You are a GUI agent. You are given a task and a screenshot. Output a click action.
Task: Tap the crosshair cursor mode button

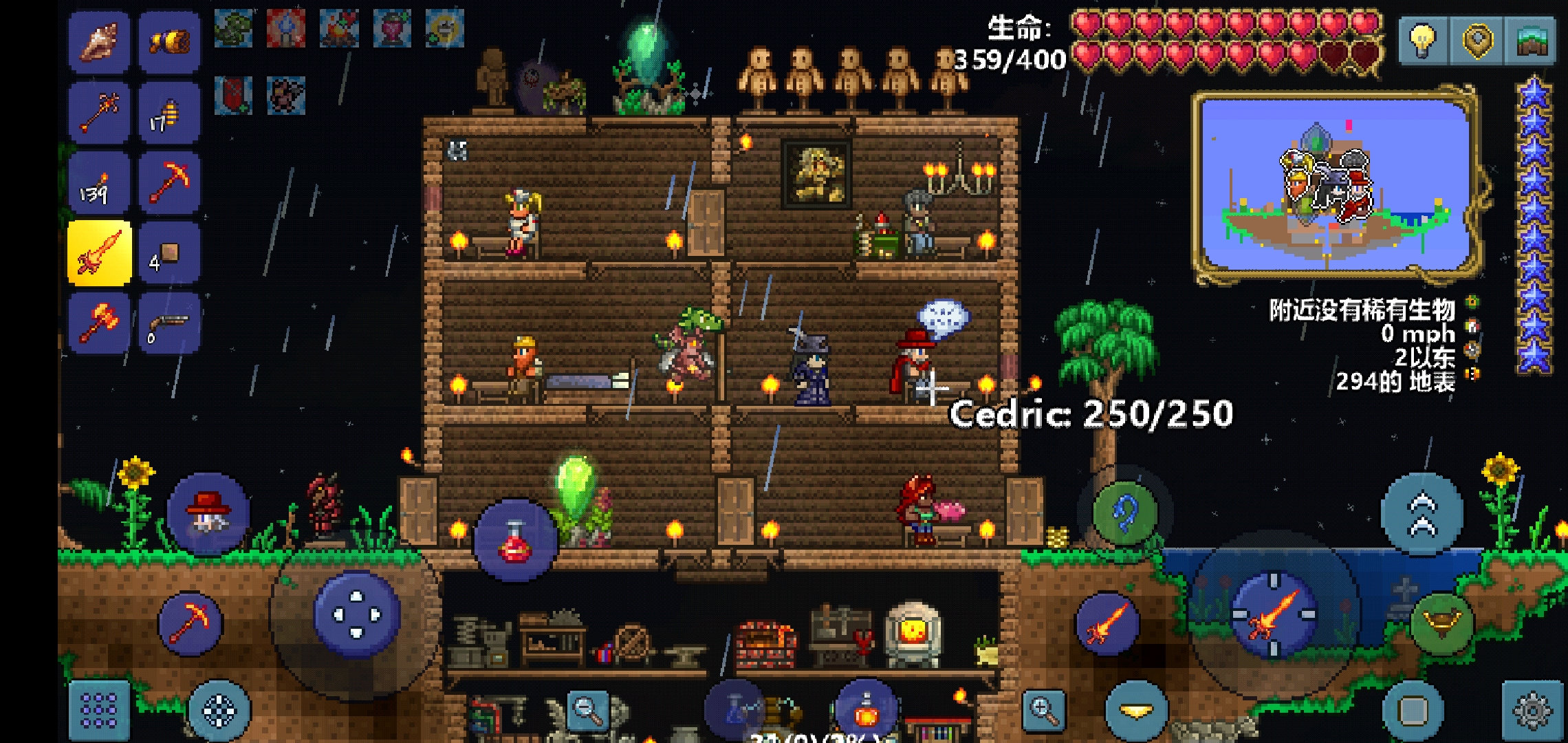click(219, 711)
